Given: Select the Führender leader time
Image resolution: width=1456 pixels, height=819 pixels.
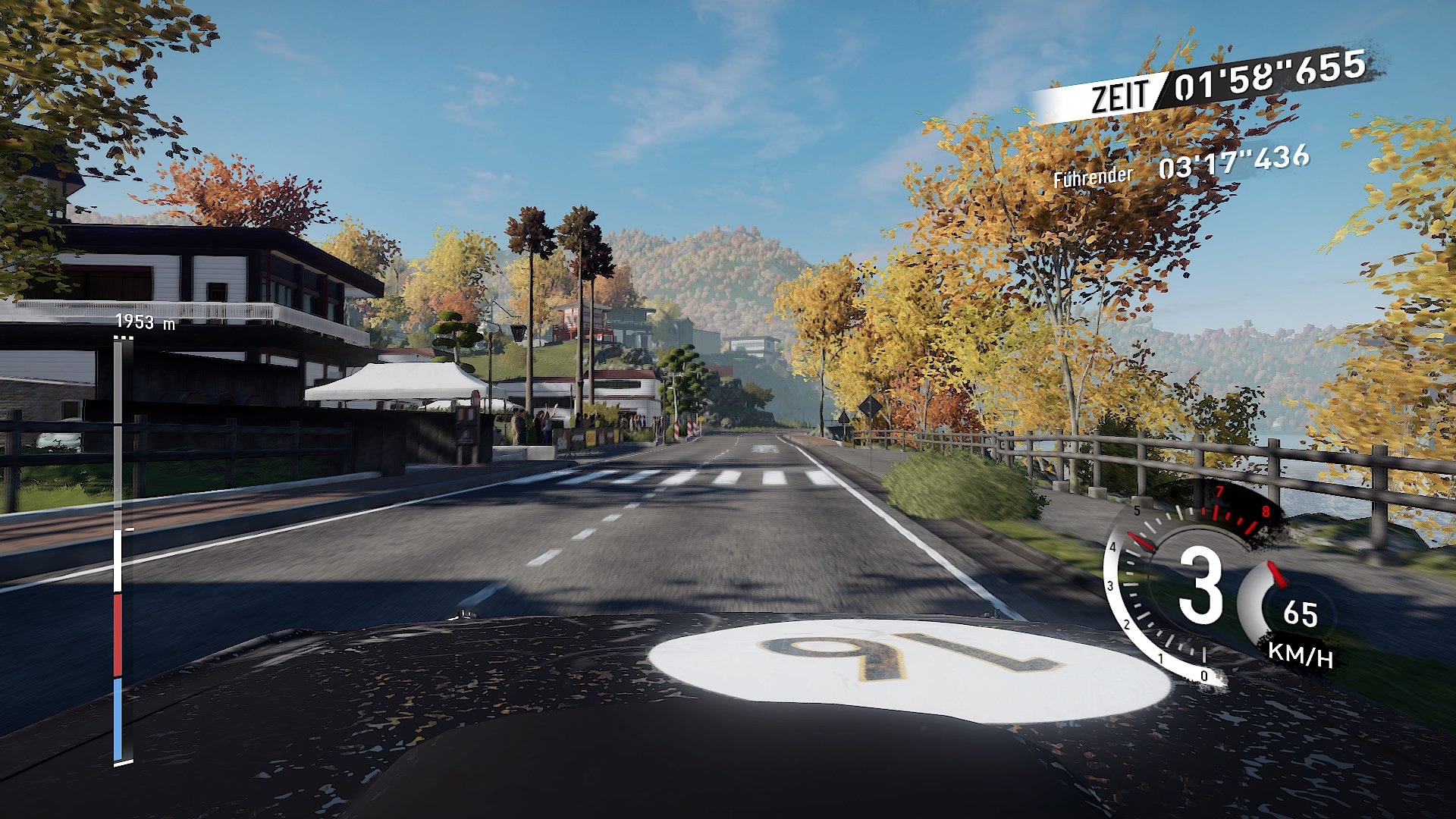Looking at the screenshot, I should (x=1232, y=161).
